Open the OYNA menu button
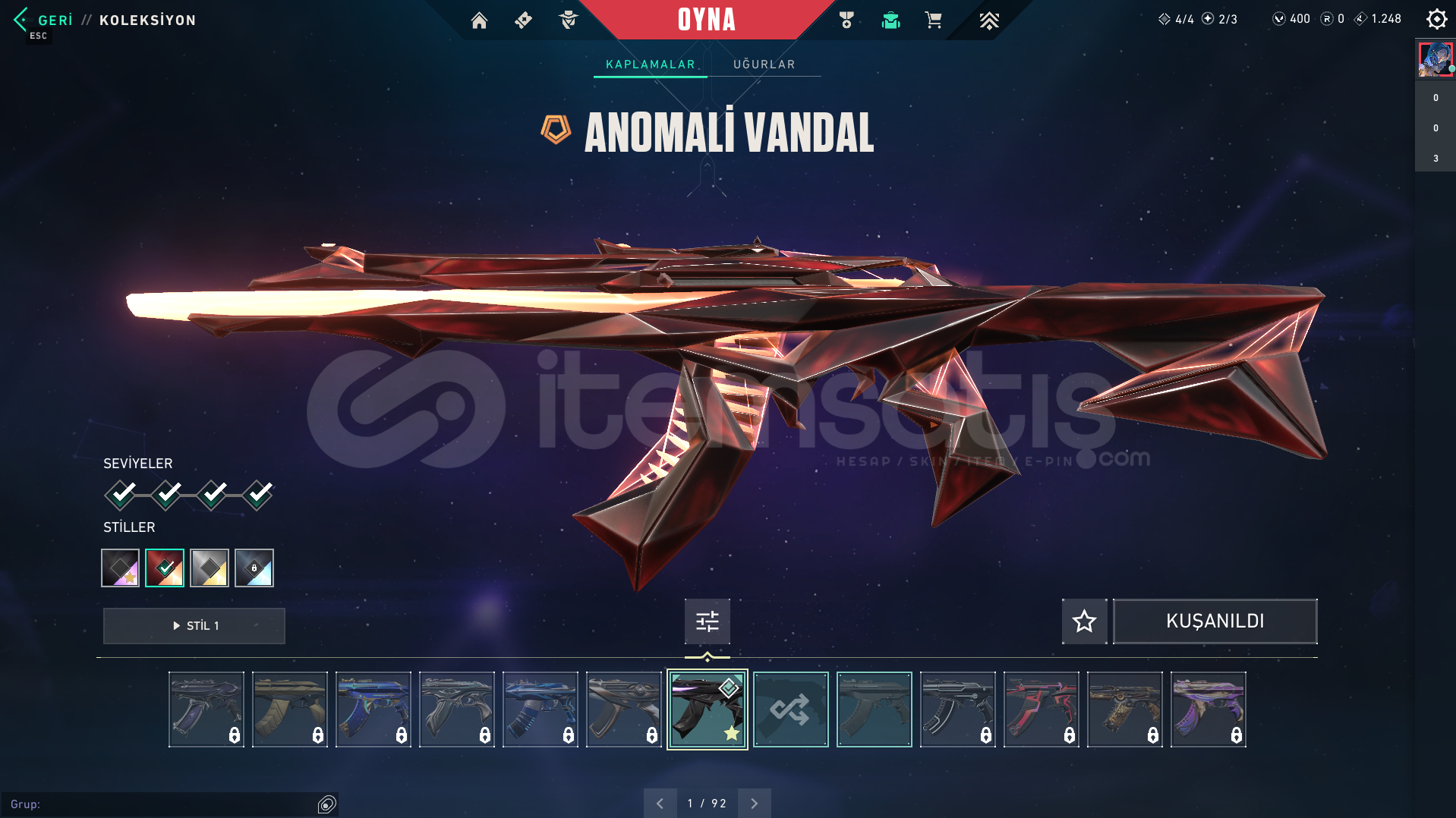The image size is (1456, 818). click(x=707, y=20)
